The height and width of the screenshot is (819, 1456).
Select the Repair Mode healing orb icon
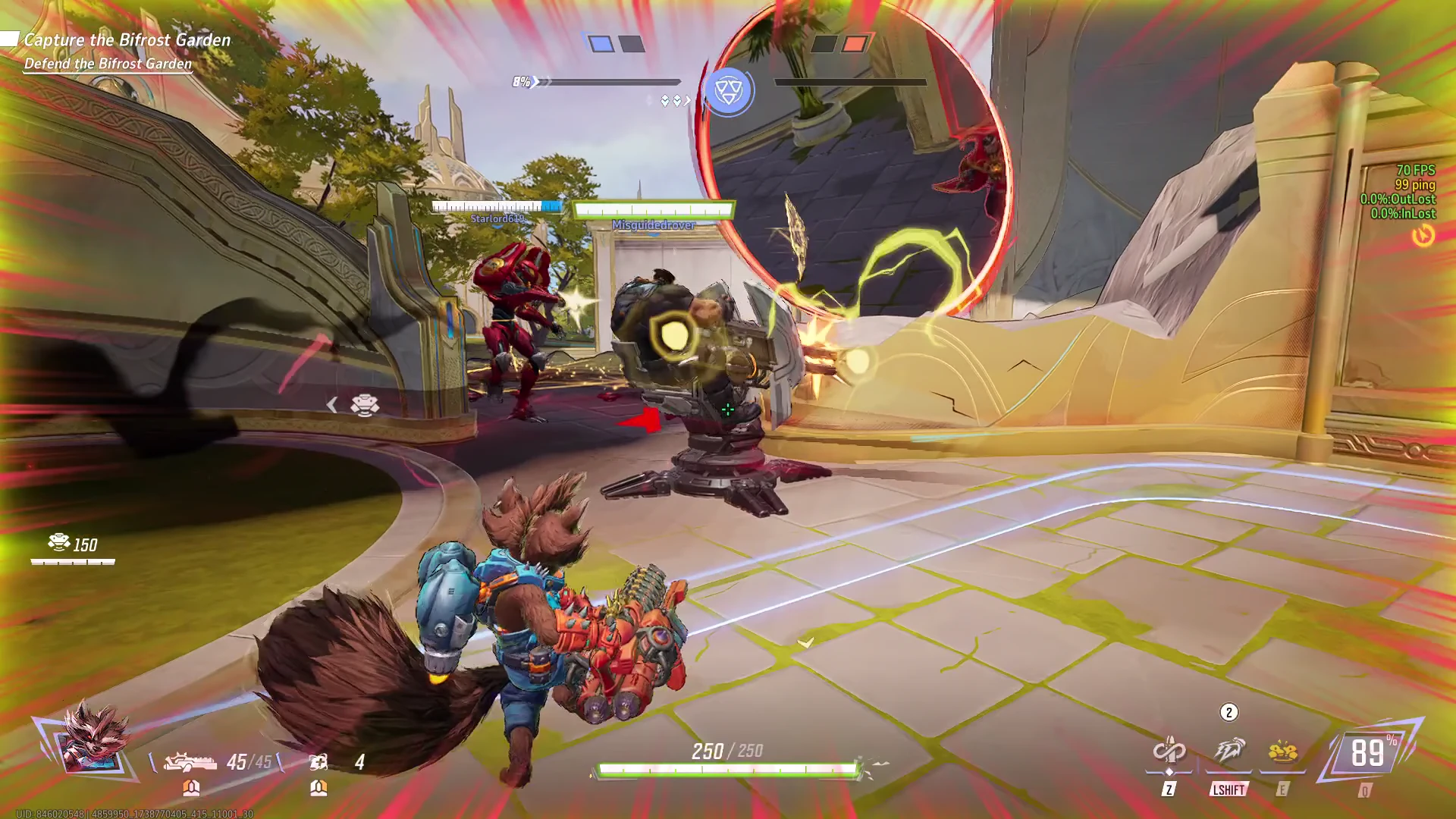(x=318, y=761)
